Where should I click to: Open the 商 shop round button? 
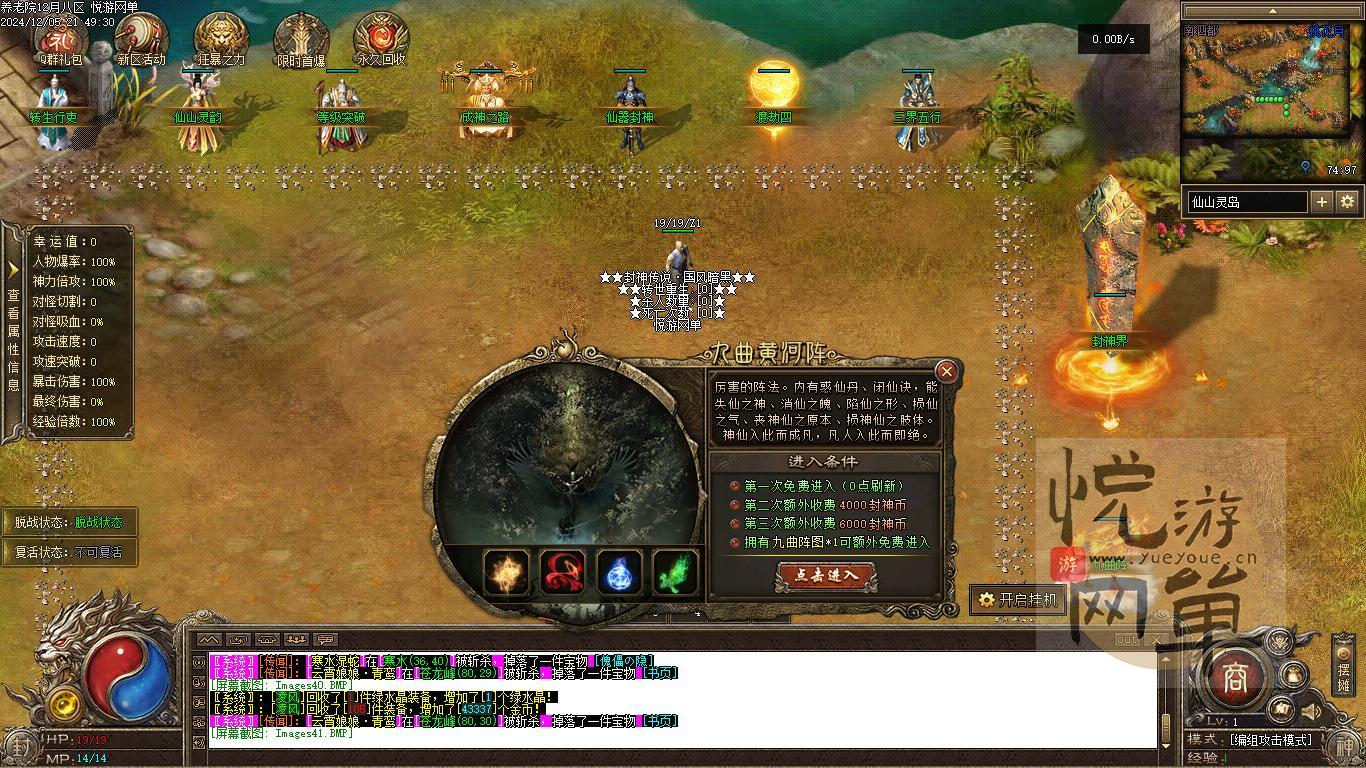click(x=1235, y=679)
